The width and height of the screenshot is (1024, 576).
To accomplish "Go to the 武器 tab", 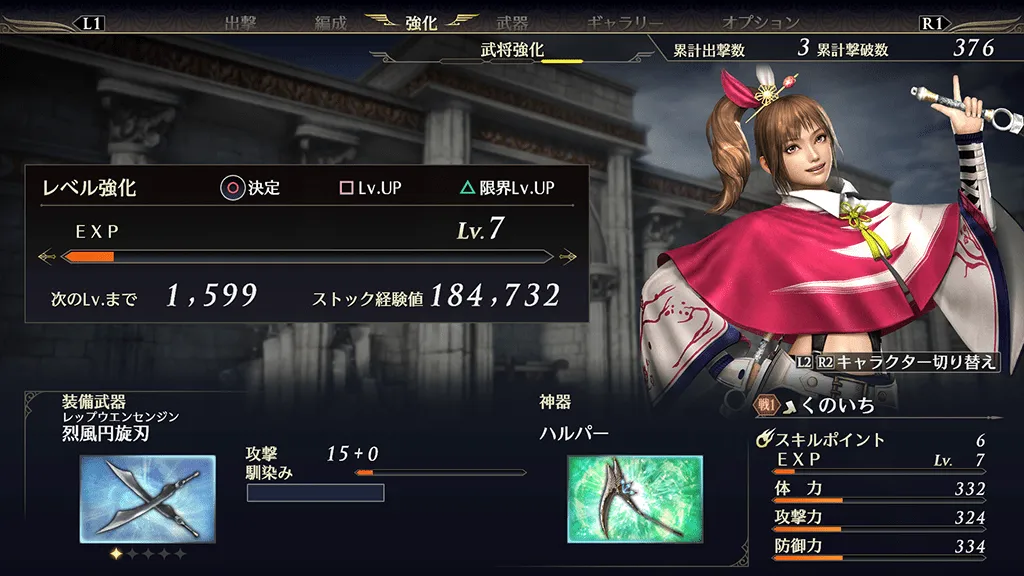I will pos(512,23).
